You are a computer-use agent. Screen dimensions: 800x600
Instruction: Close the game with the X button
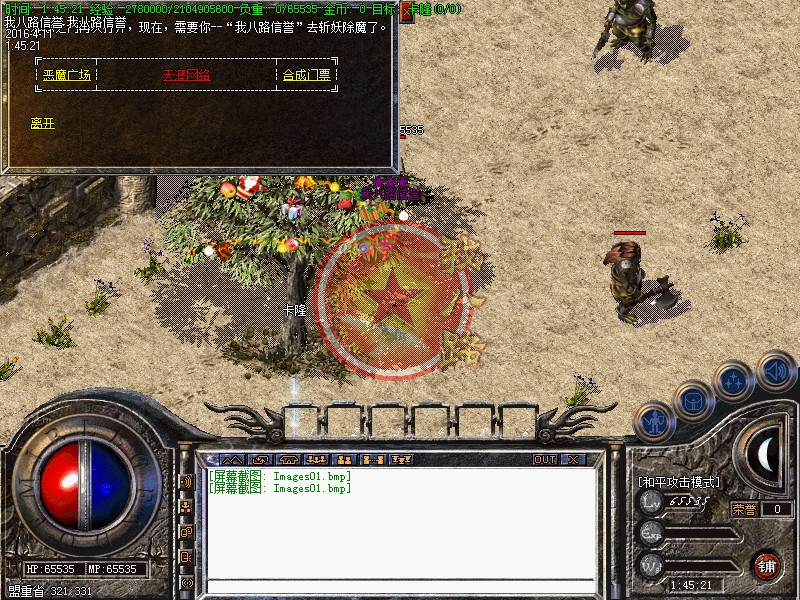573,460
